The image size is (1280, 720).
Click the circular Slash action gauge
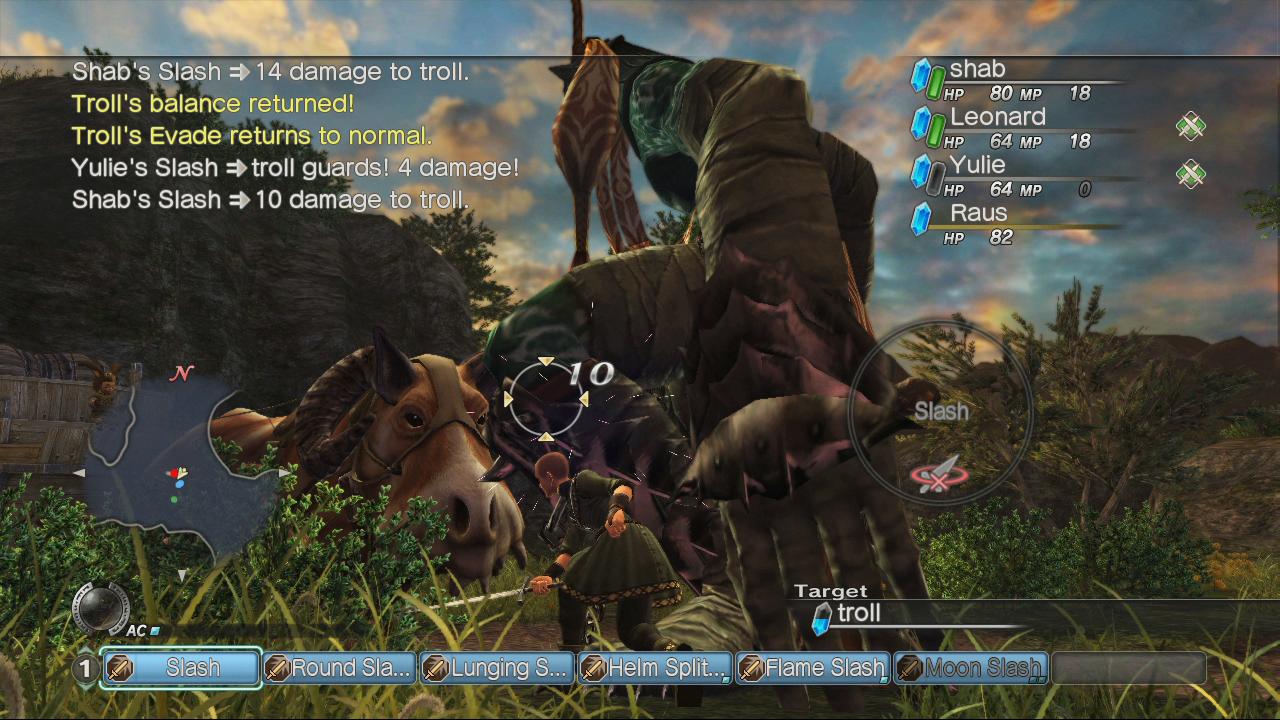tap(940, 411)
